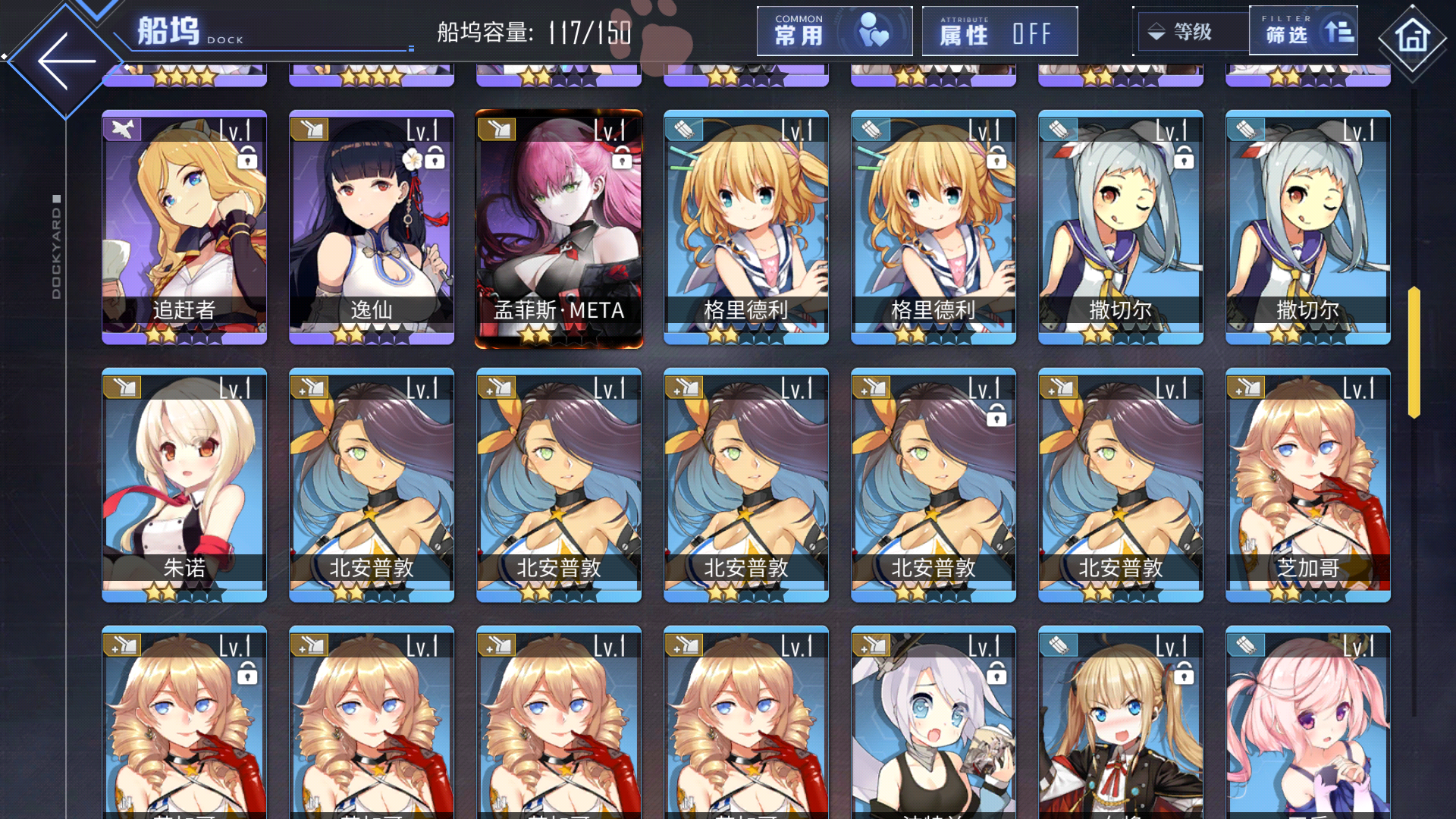Click the gun icon on 孟菲斯·META's card
The height and width of the screenshot is (819, 1456).
(497, 129)
